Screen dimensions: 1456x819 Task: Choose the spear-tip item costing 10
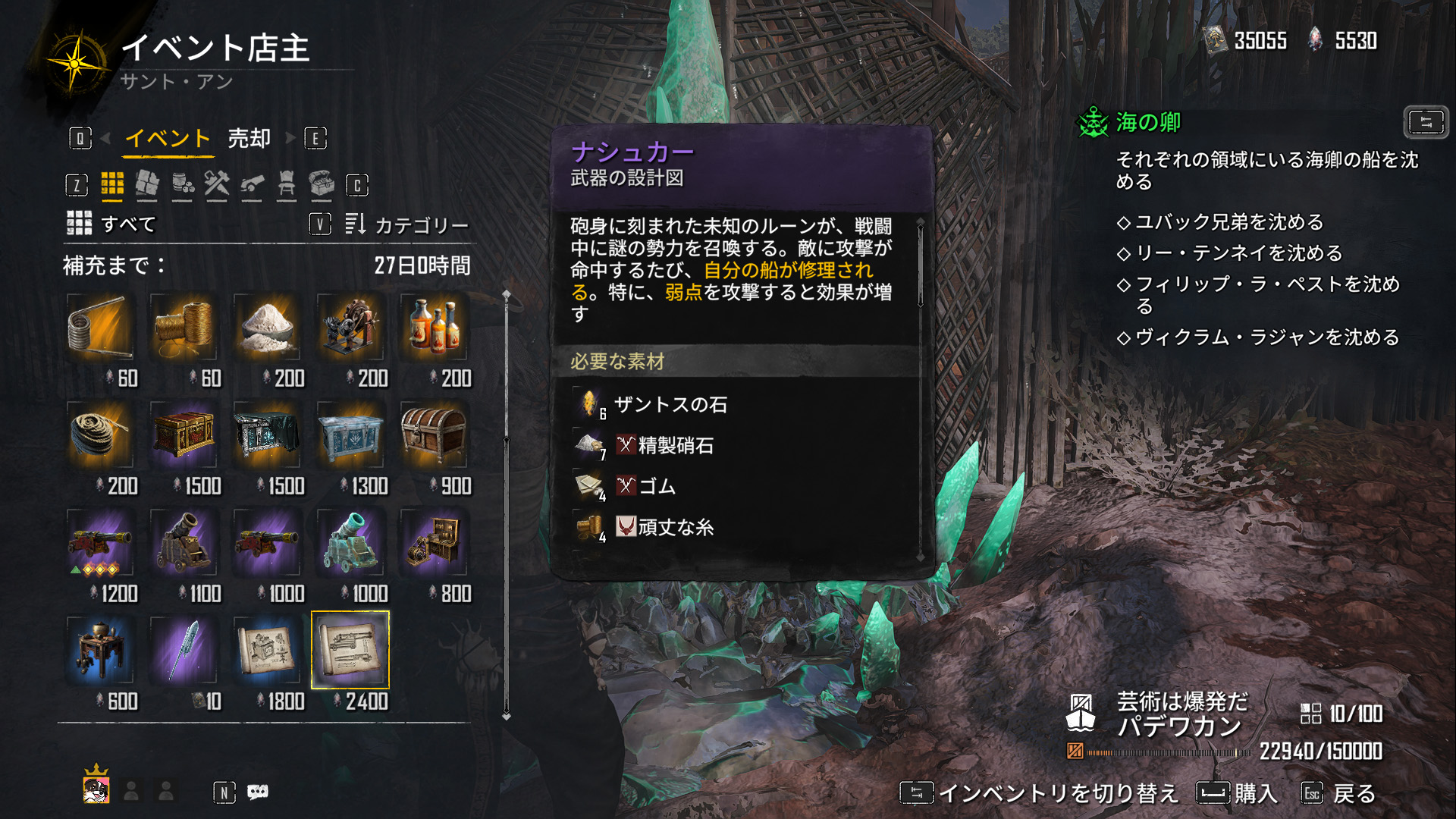point(184,651)
